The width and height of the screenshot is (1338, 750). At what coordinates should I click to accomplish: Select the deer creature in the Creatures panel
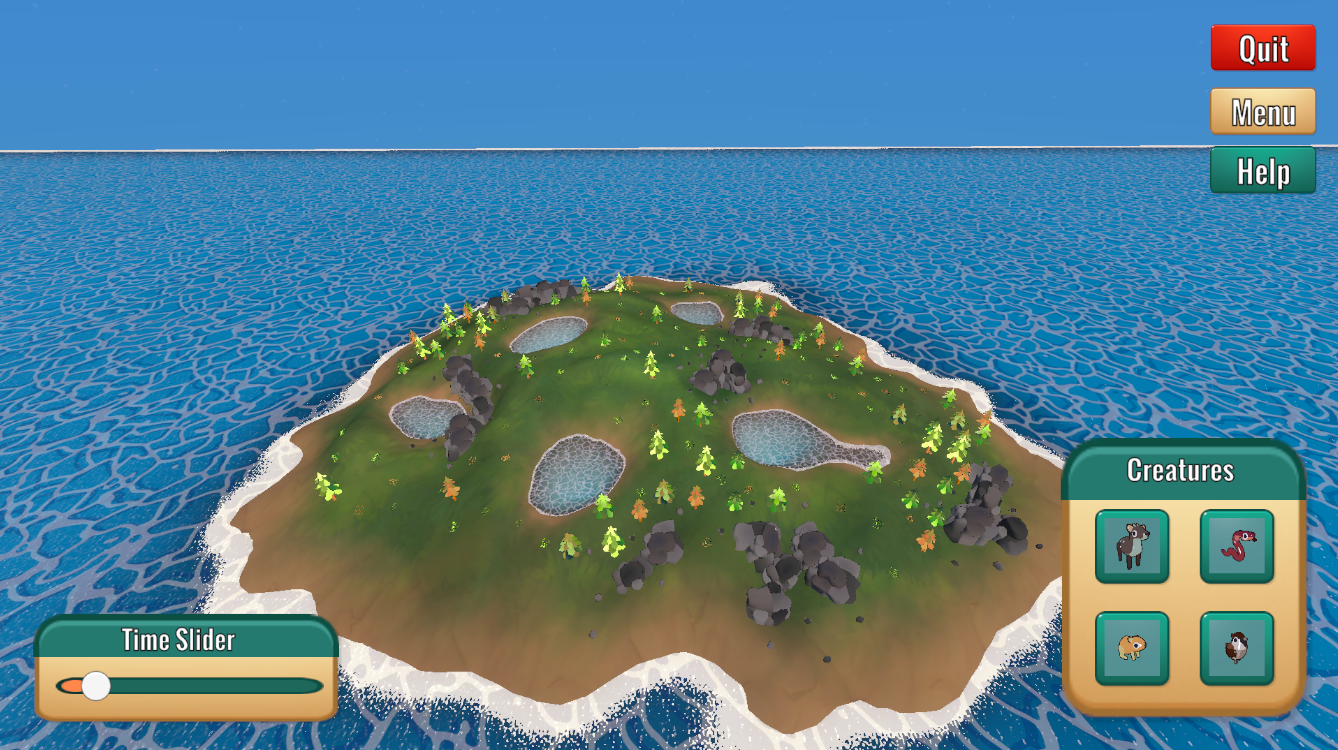[x=1132, y=546]
